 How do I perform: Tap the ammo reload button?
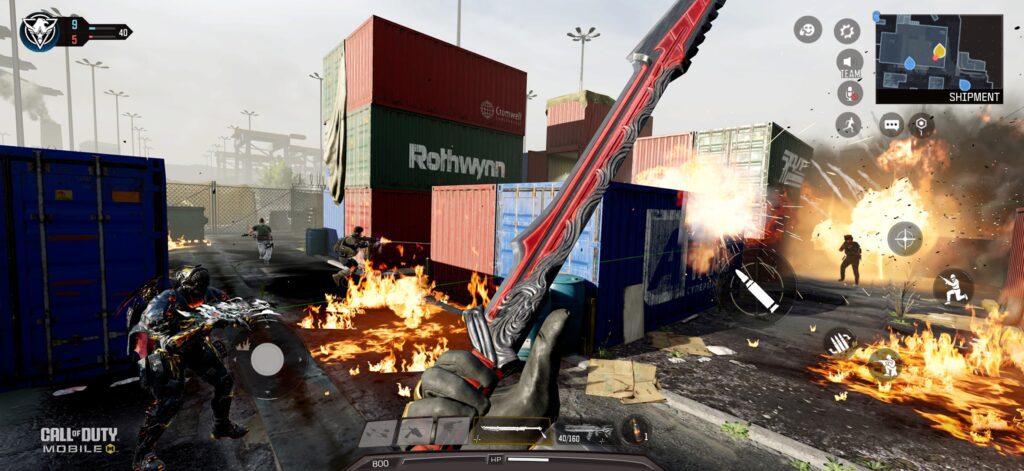click(x=839, y=341)
